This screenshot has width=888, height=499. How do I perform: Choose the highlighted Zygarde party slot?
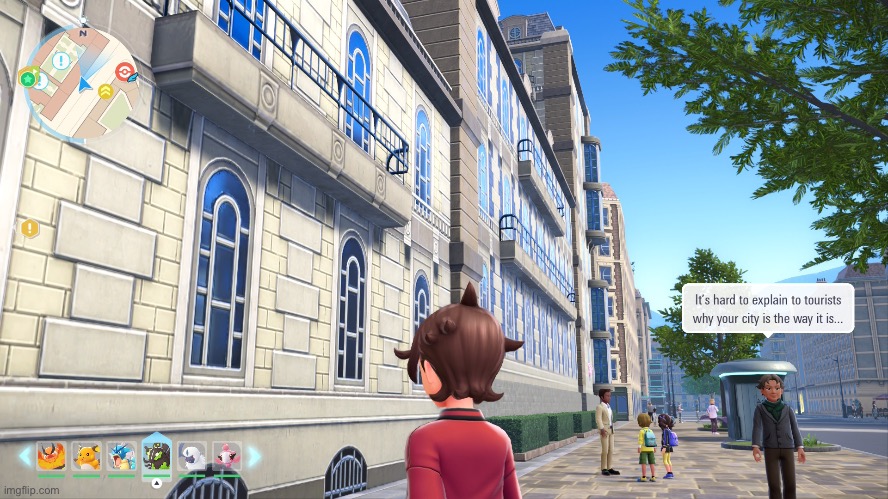(x=157, y=455)
